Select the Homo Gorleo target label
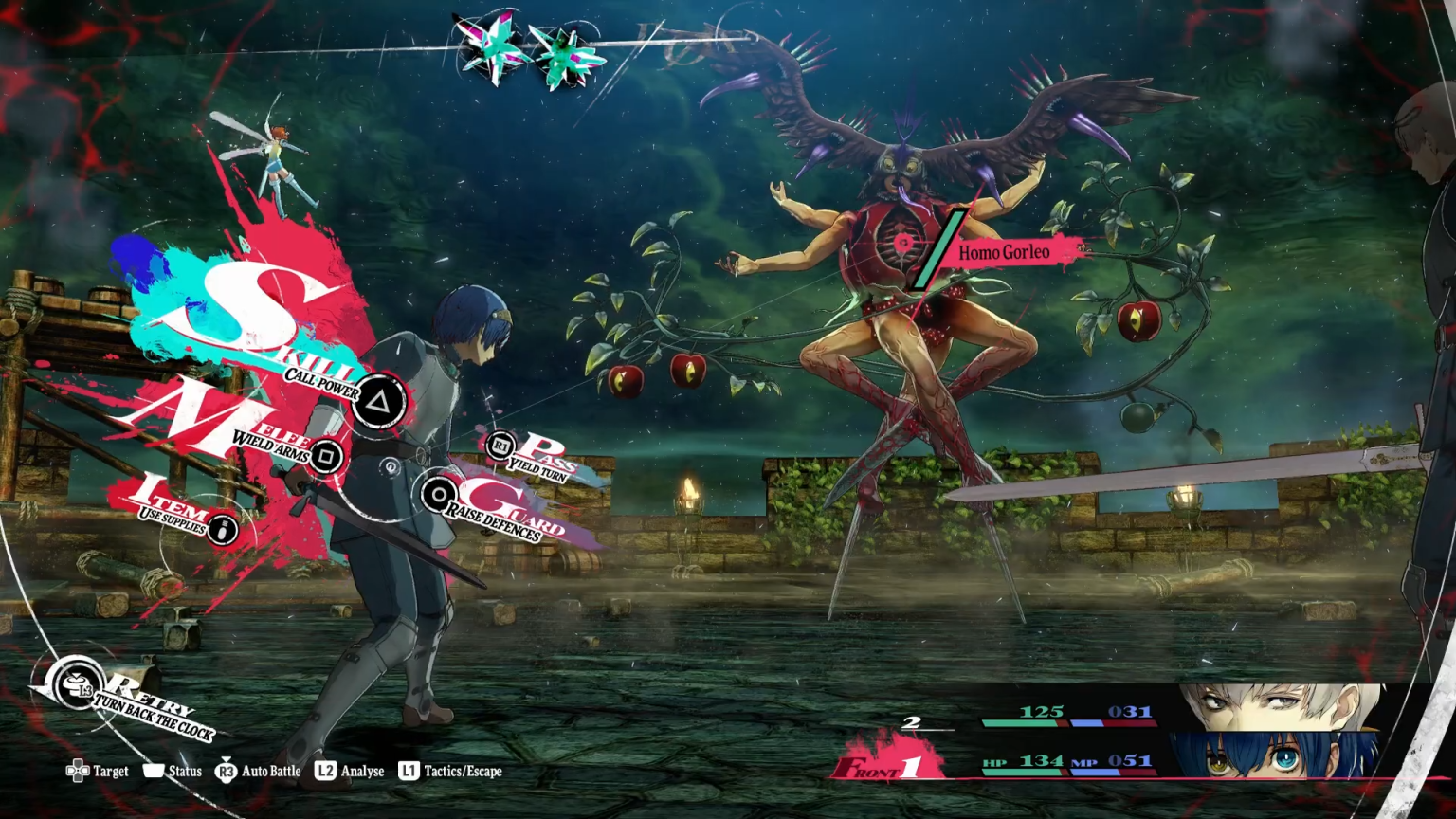This screenshot has width=1456, height=819. 1003,252
